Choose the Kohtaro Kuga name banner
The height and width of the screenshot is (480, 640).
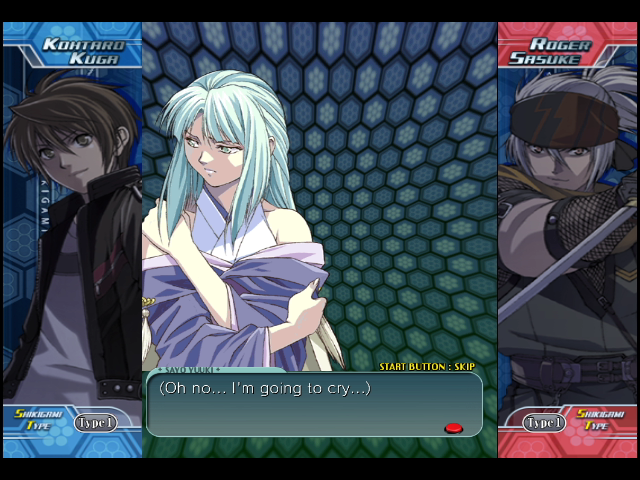click(81, 52)
